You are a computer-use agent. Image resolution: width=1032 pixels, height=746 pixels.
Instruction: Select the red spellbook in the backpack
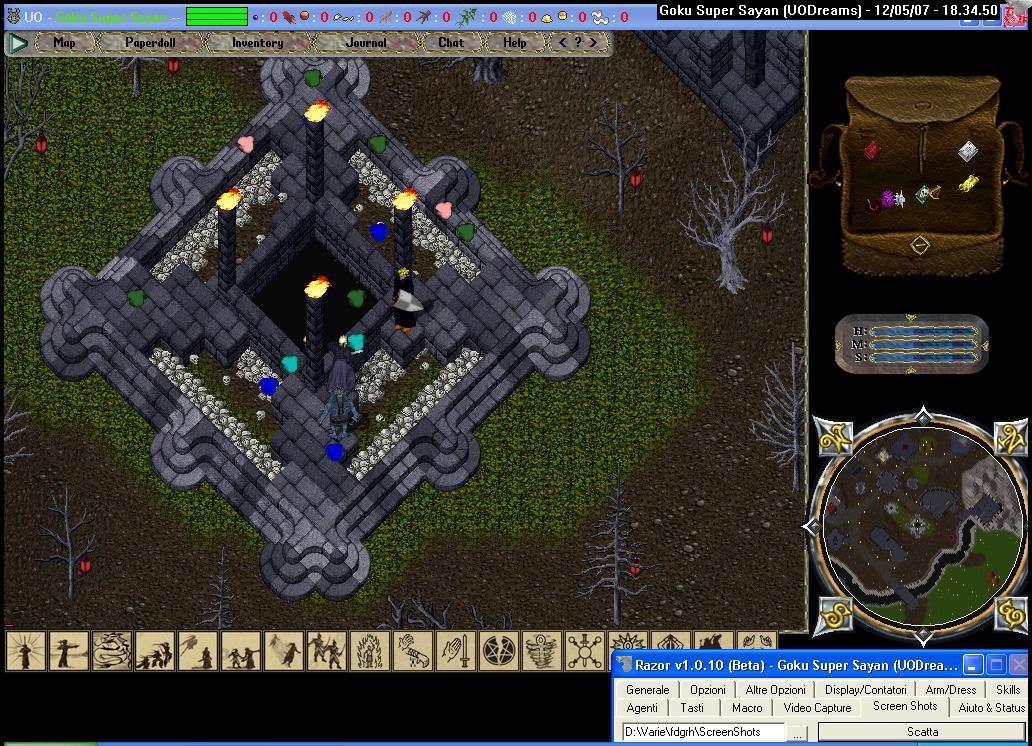872,150
